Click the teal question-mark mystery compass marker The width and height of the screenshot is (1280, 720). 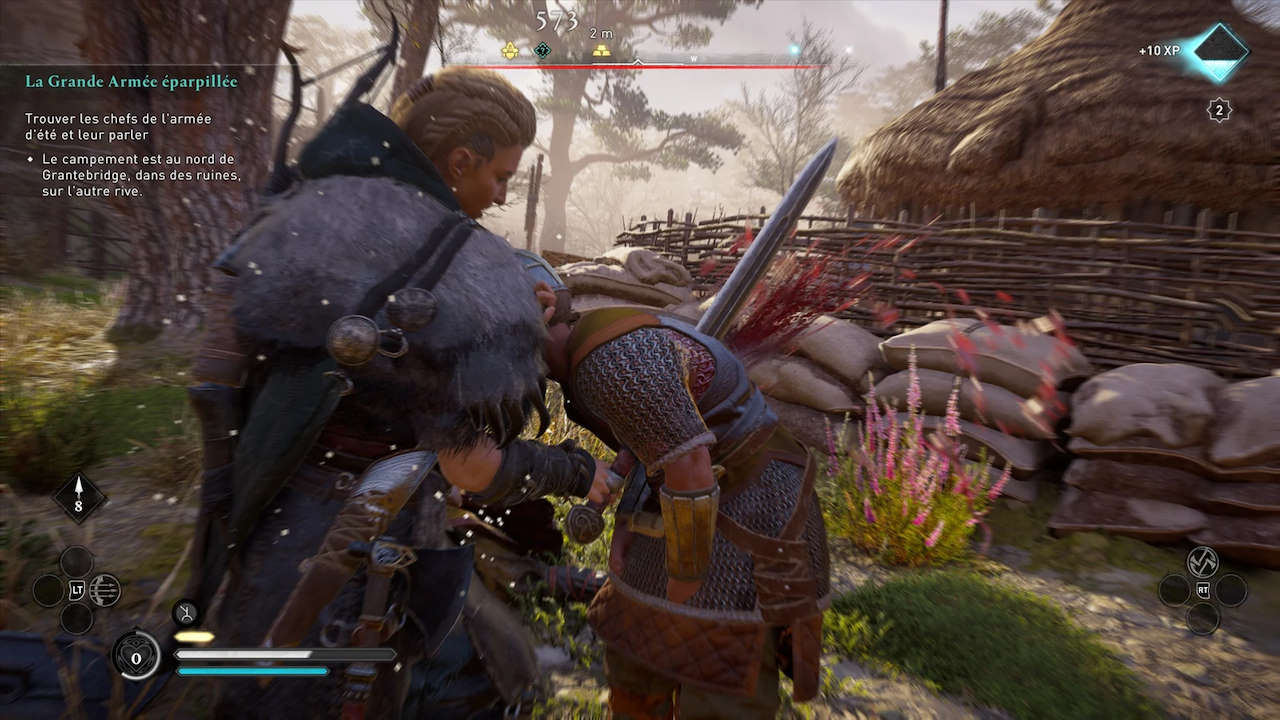[542, 50]
